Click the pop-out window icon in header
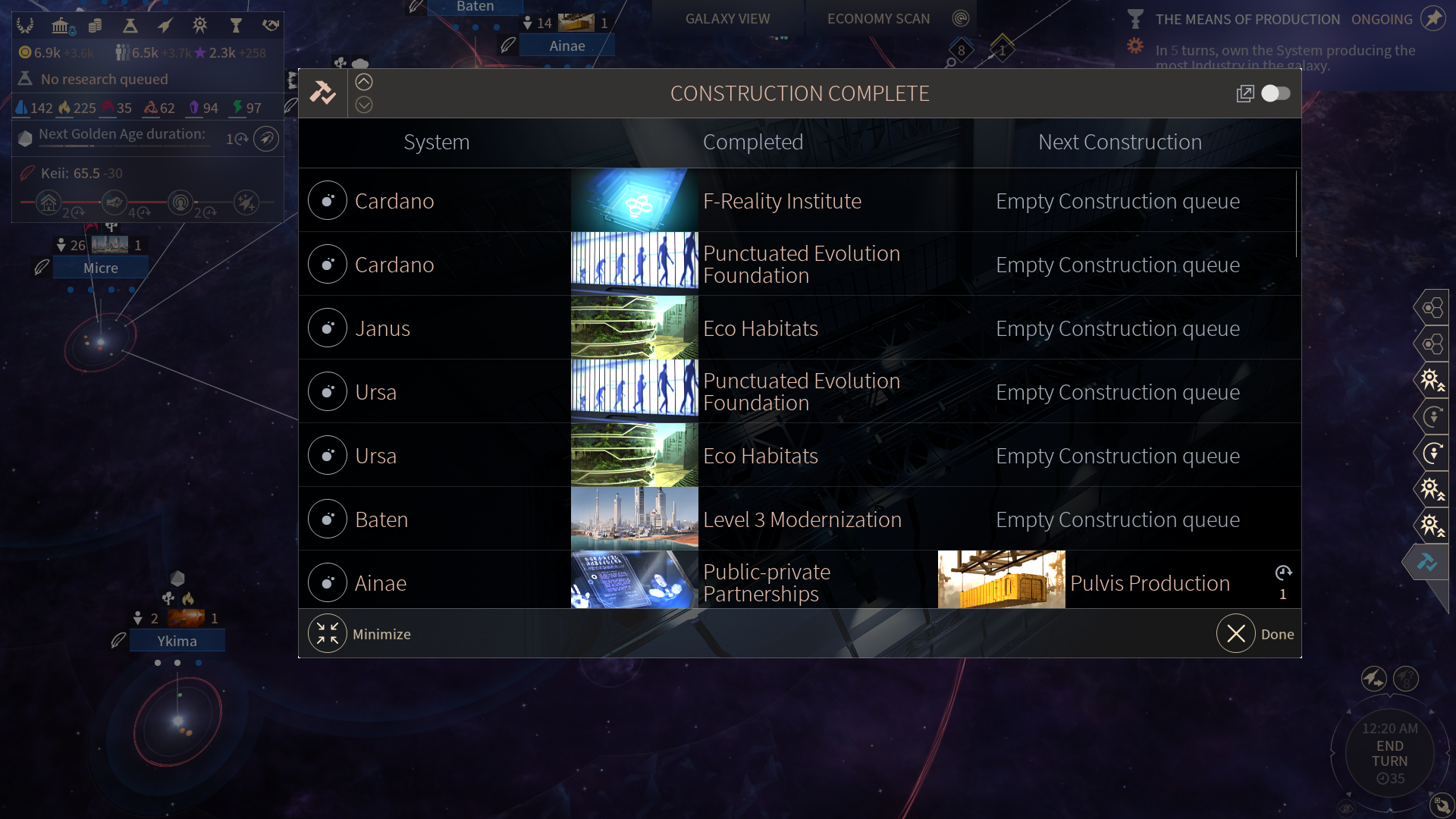The width and height of the screenshot is (1456, 819). click(x=1244, y=93)
